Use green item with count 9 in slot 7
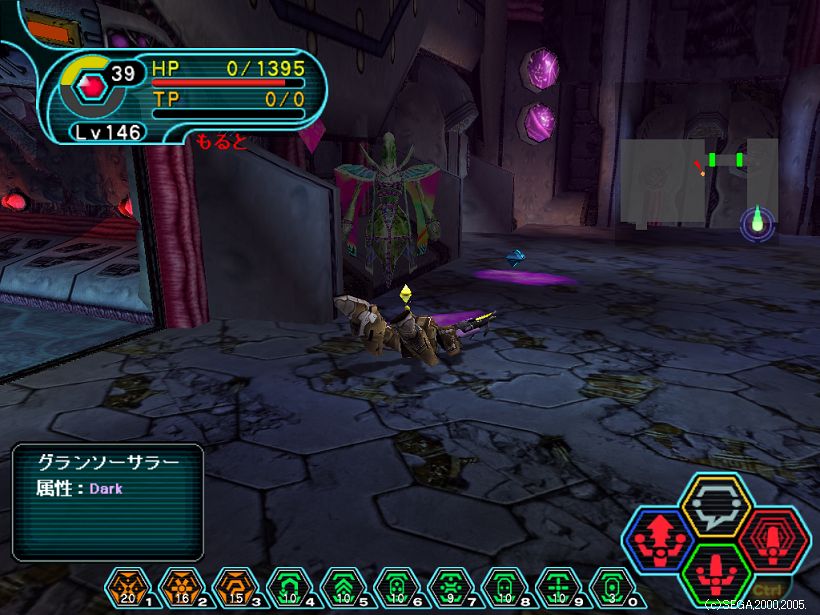Image resolution: width=820 pixels, height=615 pixels. click(450, 585)
